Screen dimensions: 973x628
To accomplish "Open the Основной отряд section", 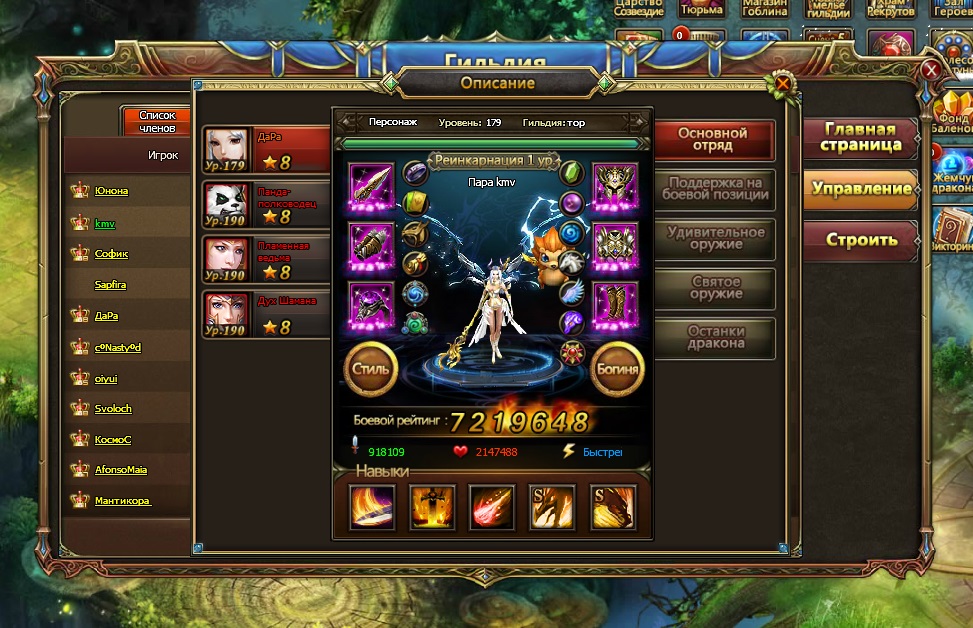I will [713, 139].
